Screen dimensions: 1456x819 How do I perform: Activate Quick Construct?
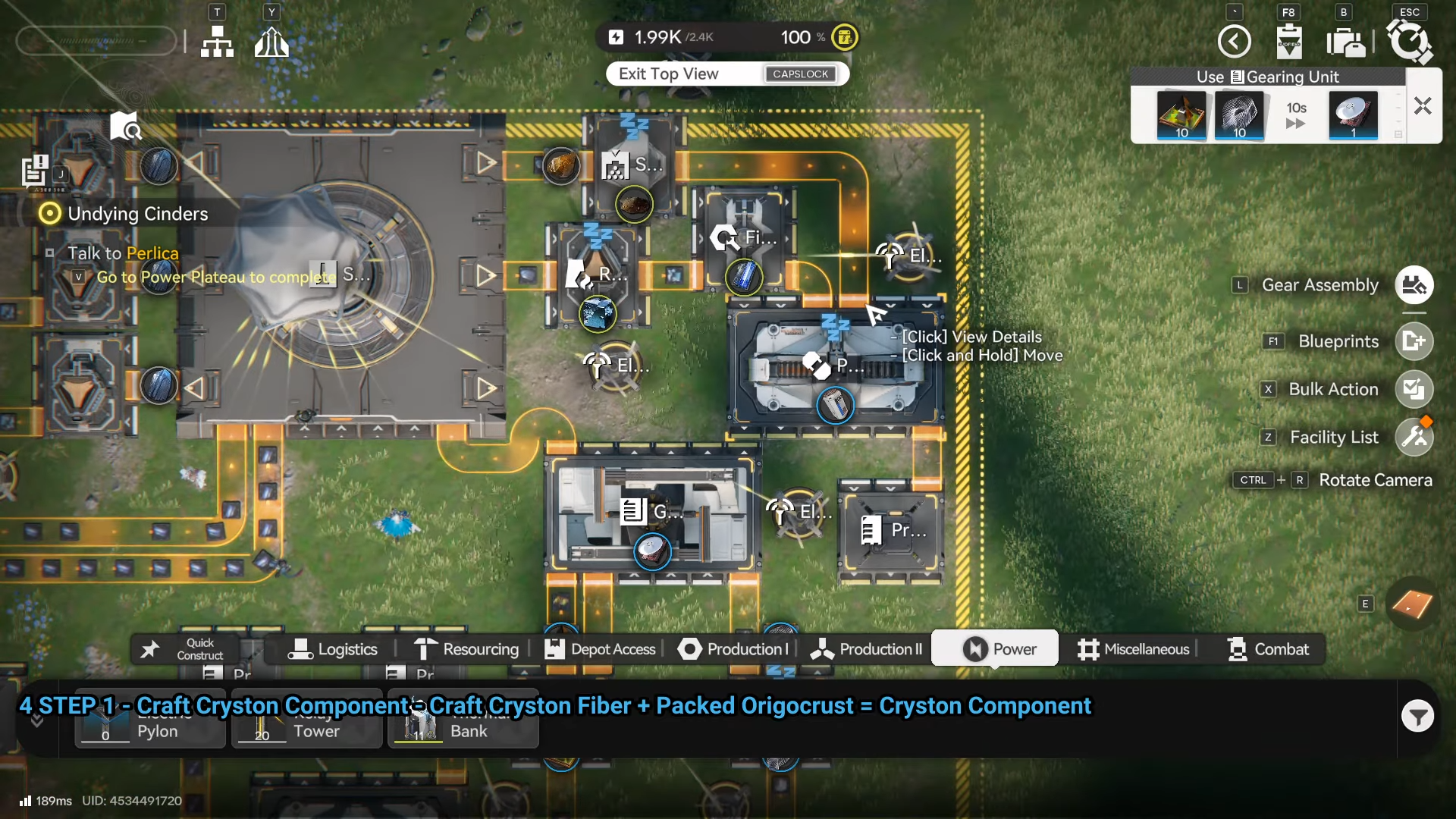(186, 649)
